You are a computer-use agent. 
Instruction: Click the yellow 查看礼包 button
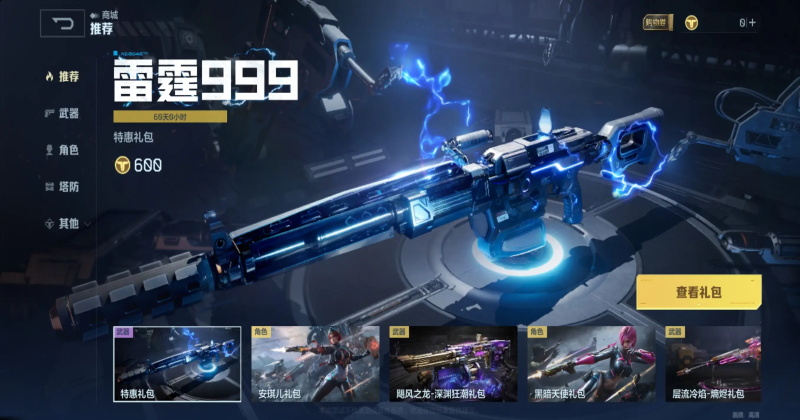tap(698, 292)
